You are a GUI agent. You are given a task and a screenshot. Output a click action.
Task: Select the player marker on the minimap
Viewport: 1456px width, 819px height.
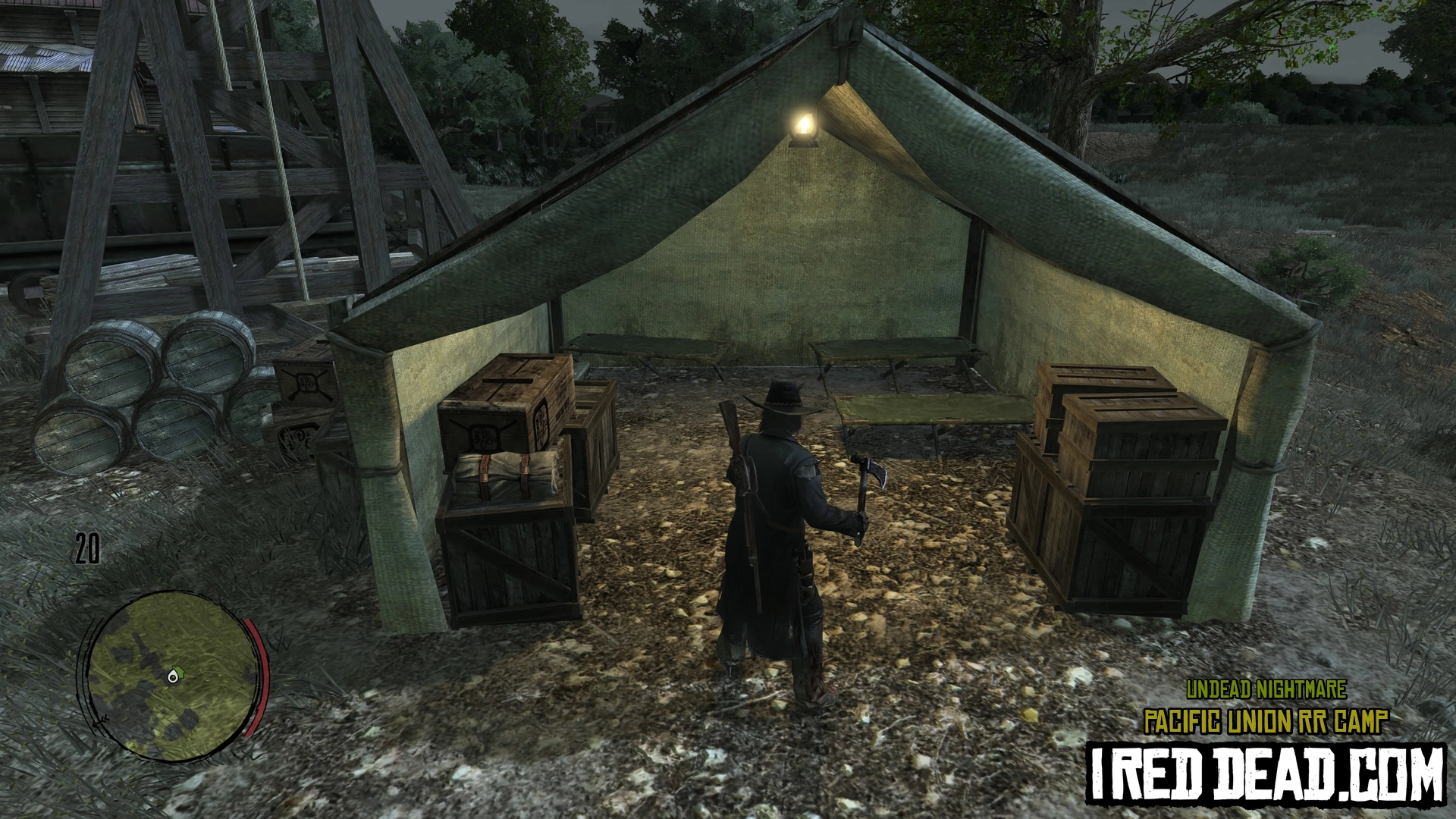(177, 674)
